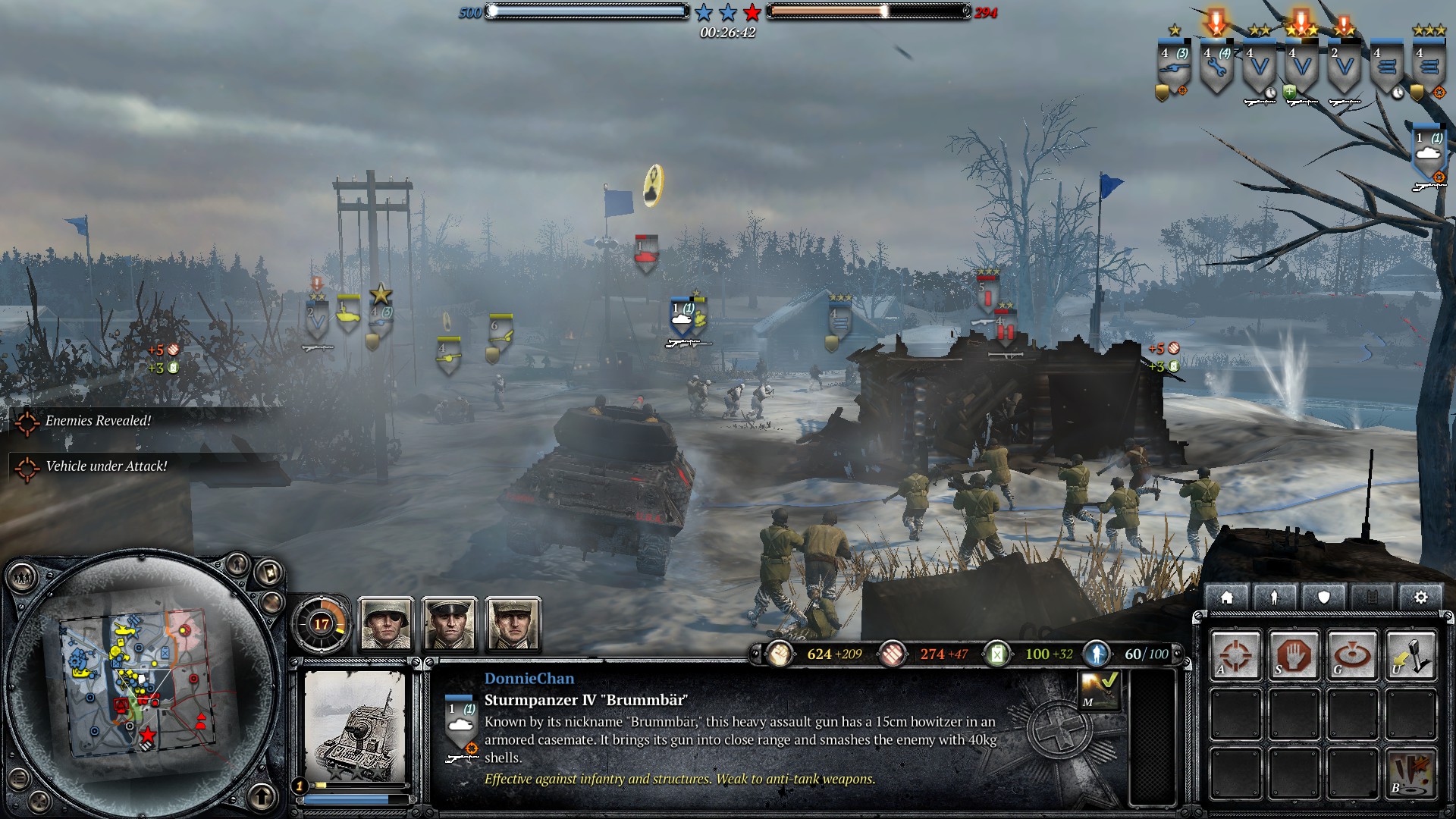Choose the Attack Ground command

coord(1352,654)
